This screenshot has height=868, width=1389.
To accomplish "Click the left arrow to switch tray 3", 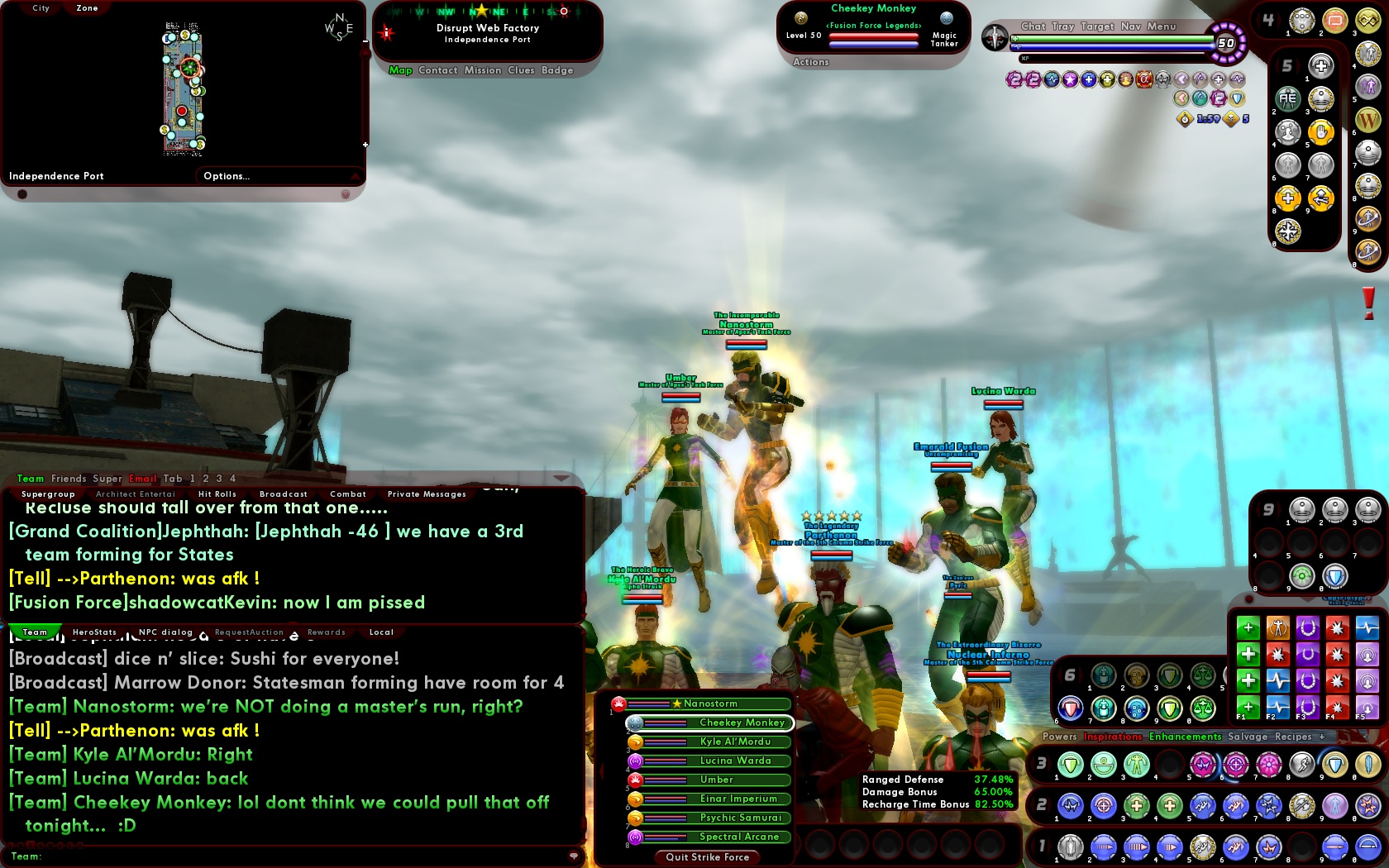I will (x=1035, y=765).
